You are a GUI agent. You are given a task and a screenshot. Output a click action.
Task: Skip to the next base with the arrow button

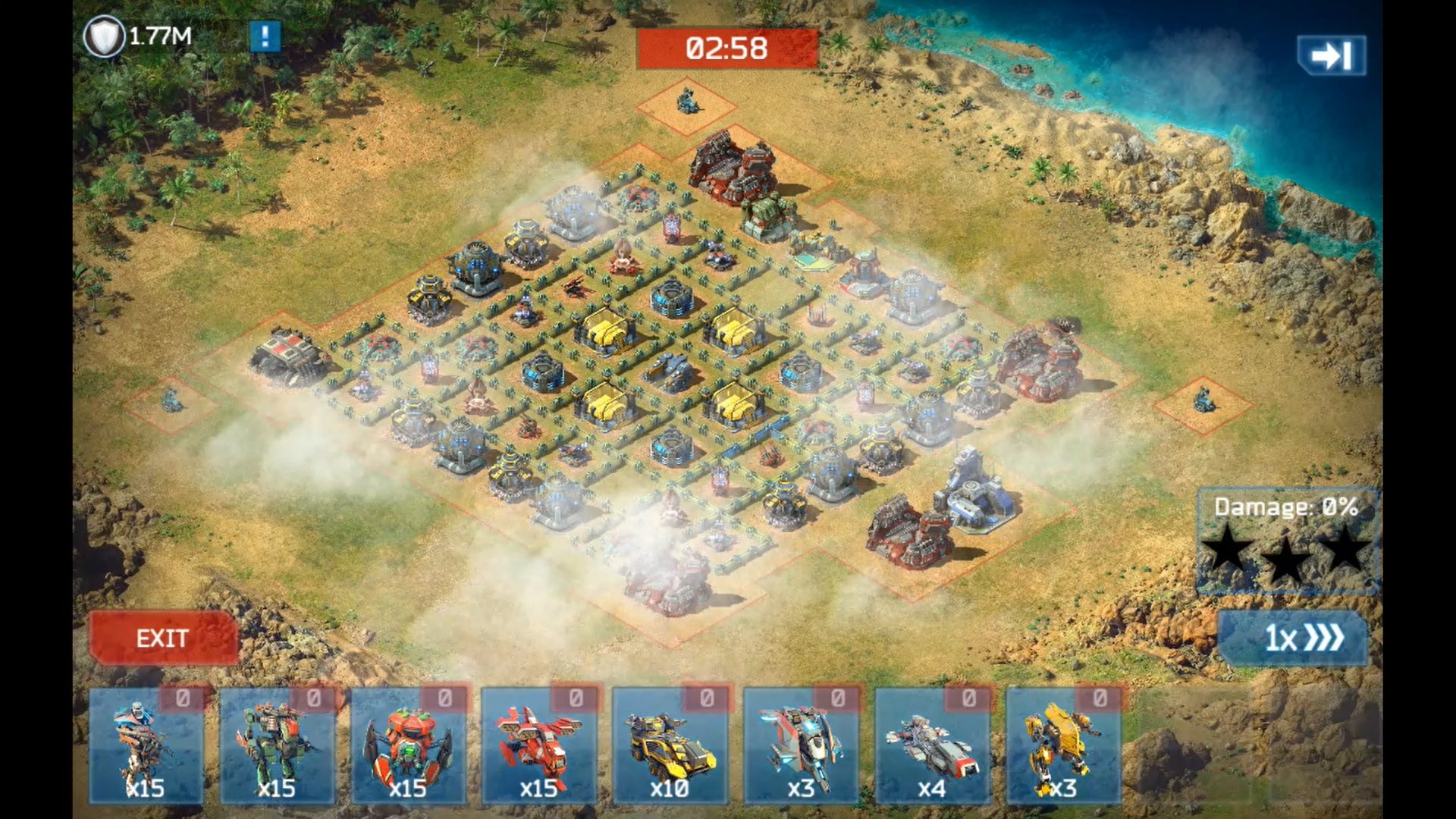click(x=1331, y=55)
